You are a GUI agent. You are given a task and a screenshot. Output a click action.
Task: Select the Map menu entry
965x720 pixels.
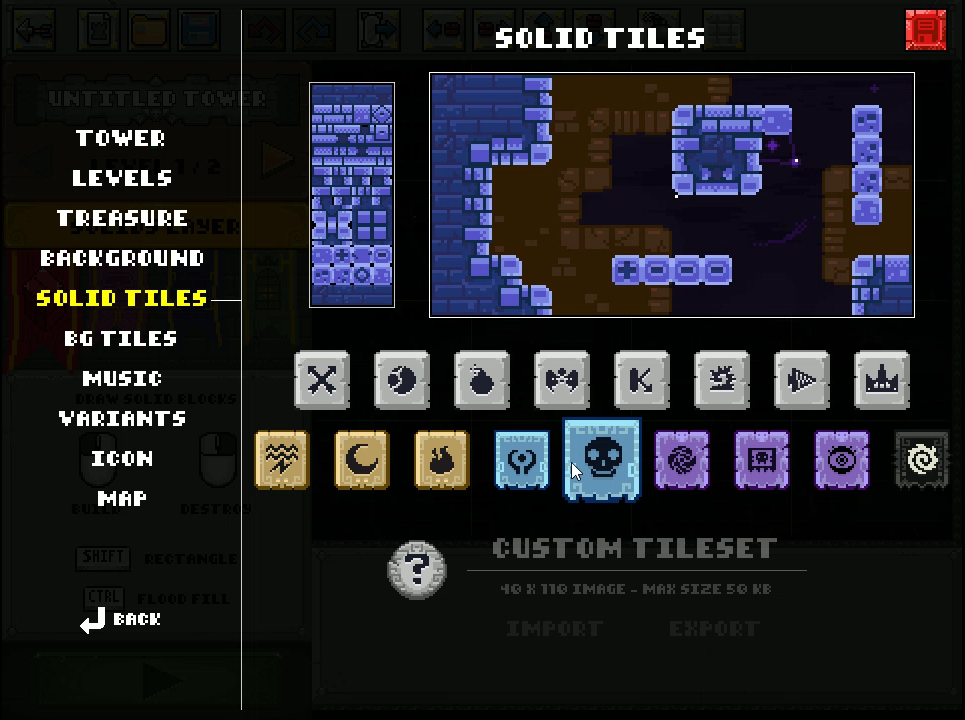122,498
